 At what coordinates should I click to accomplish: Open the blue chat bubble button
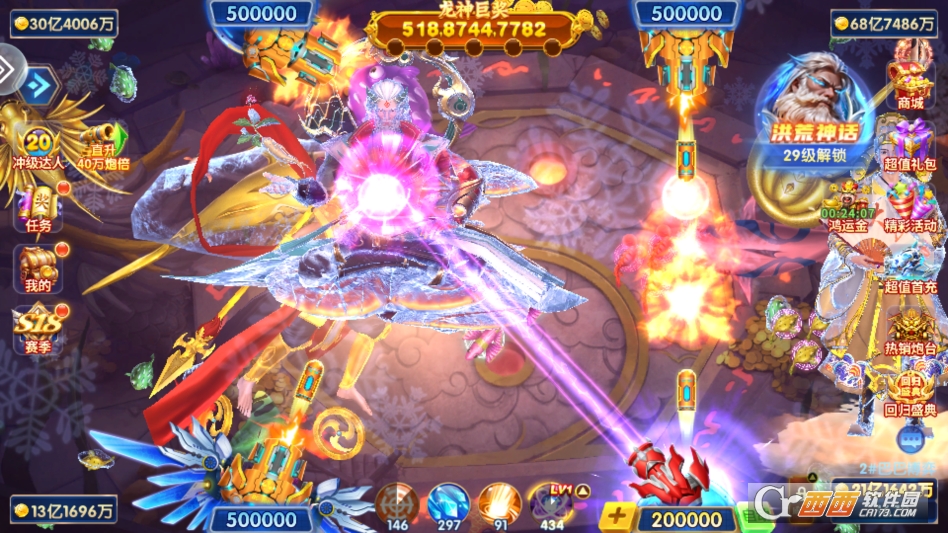tap(910, 436)
